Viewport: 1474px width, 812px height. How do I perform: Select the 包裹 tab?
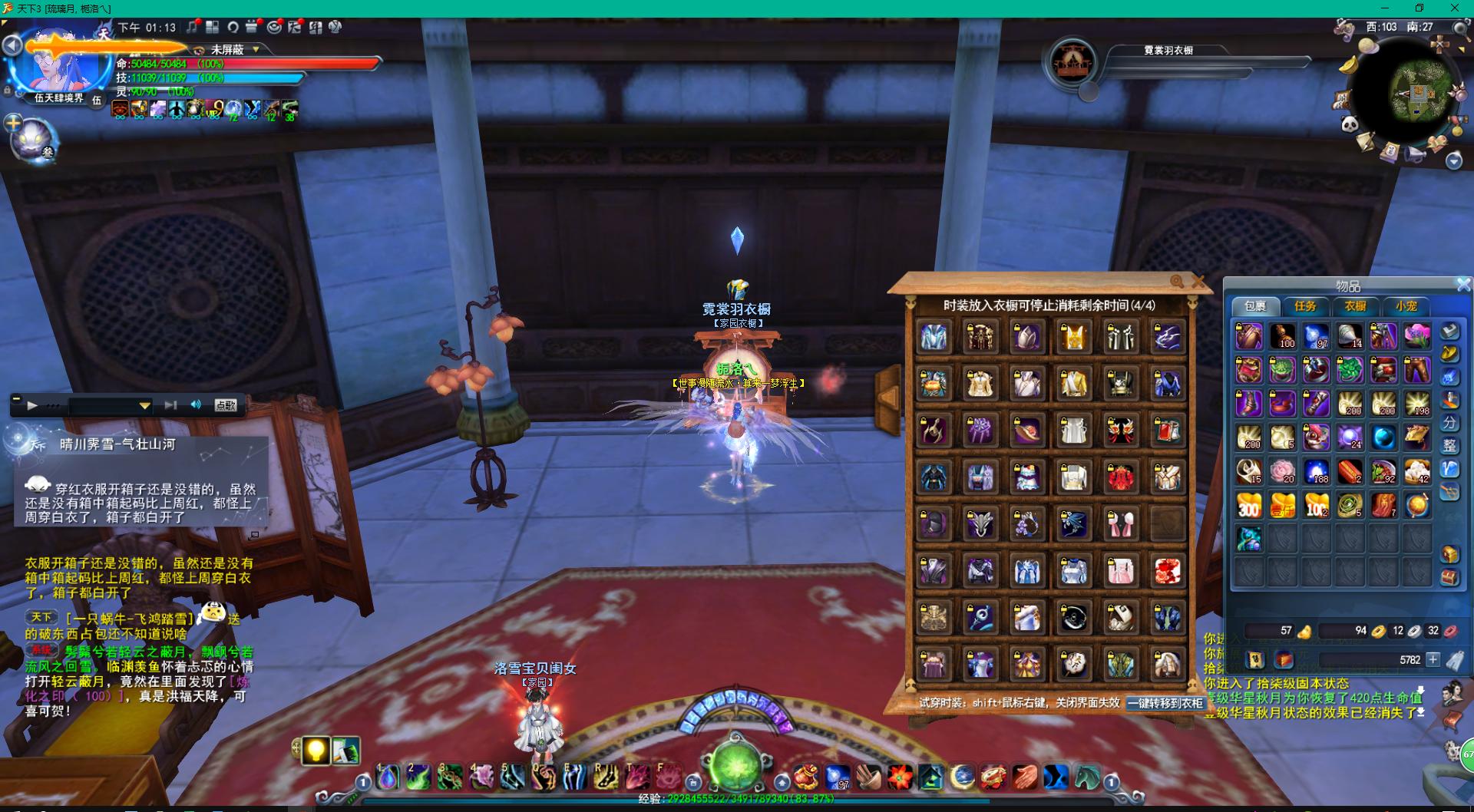(x=1255, y=306)
